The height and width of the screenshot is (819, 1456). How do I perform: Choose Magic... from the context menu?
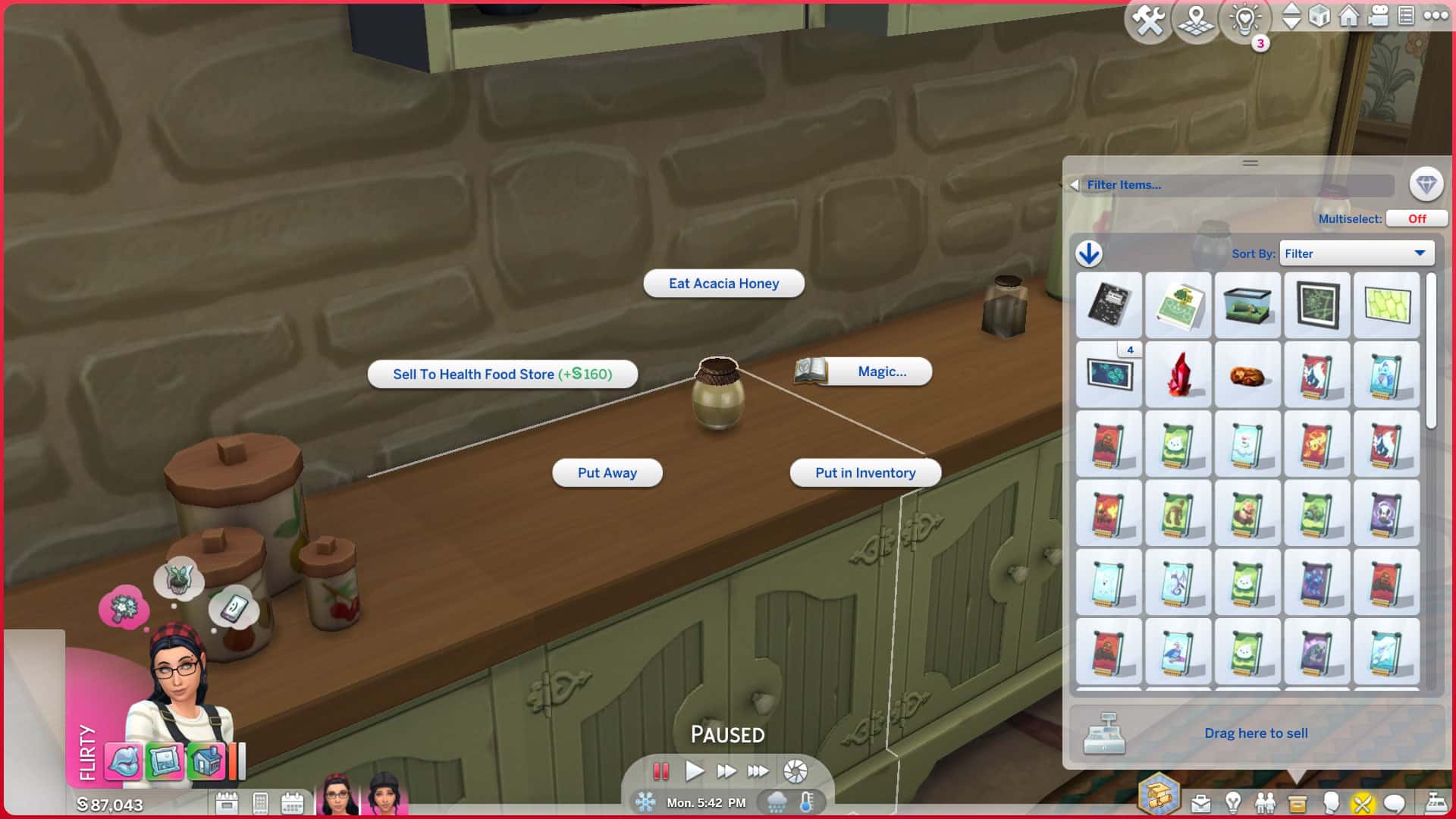pyautogui.click(x=883, y=372)
